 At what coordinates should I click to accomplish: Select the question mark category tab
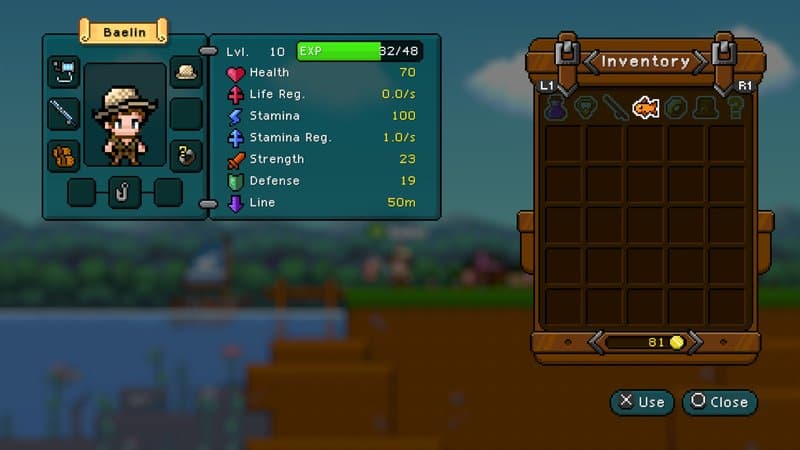tap(736, 108)
